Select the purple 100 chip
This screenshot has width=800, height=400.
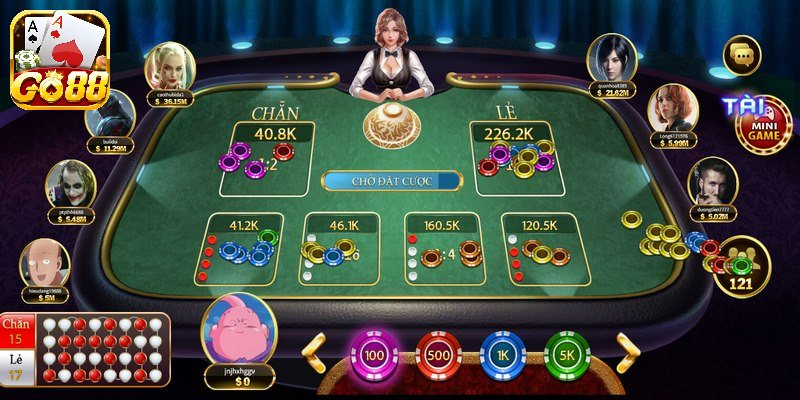click(x=374, y=356)
